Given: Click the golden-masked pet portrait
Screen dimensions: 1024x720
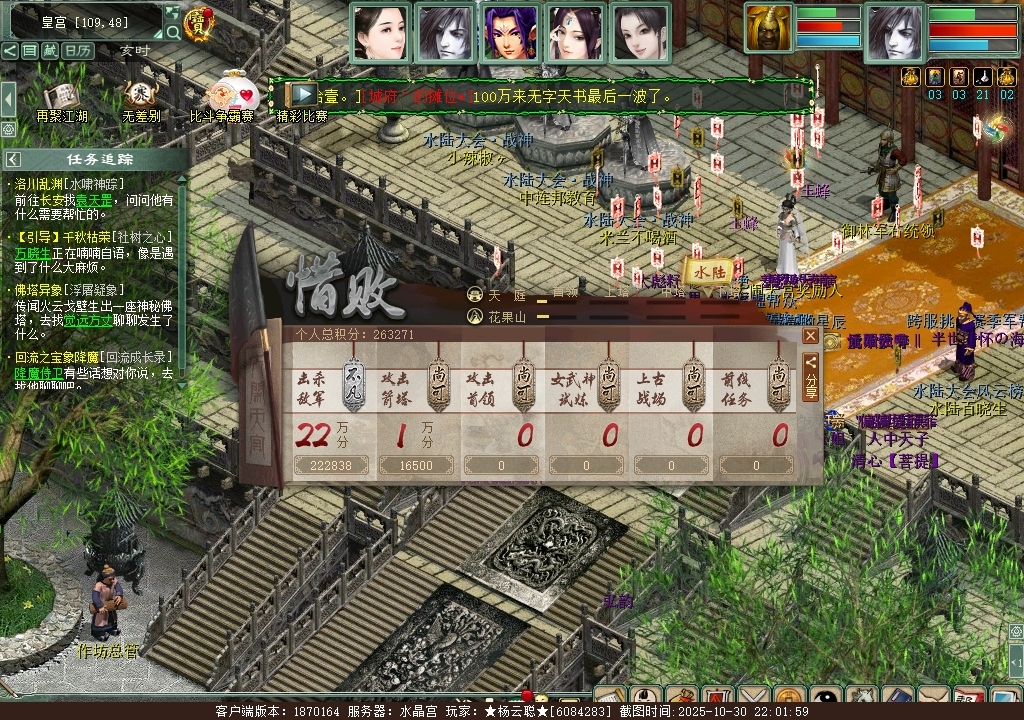Looking at the screenshot, I should click(x=768, y=28).
